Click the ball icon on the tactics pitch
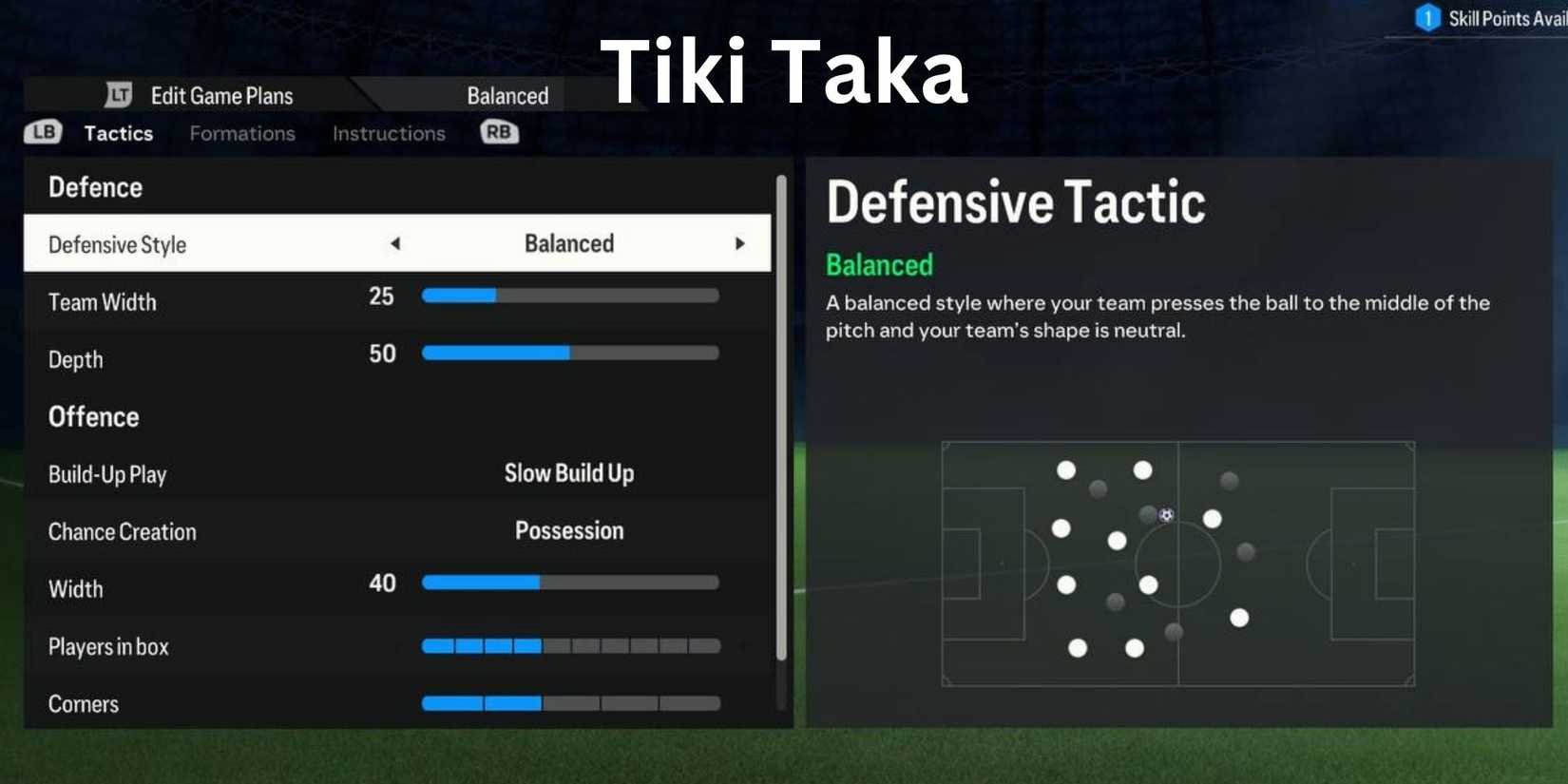This screenshot has width=1568, height=784. coord(1166,515)
